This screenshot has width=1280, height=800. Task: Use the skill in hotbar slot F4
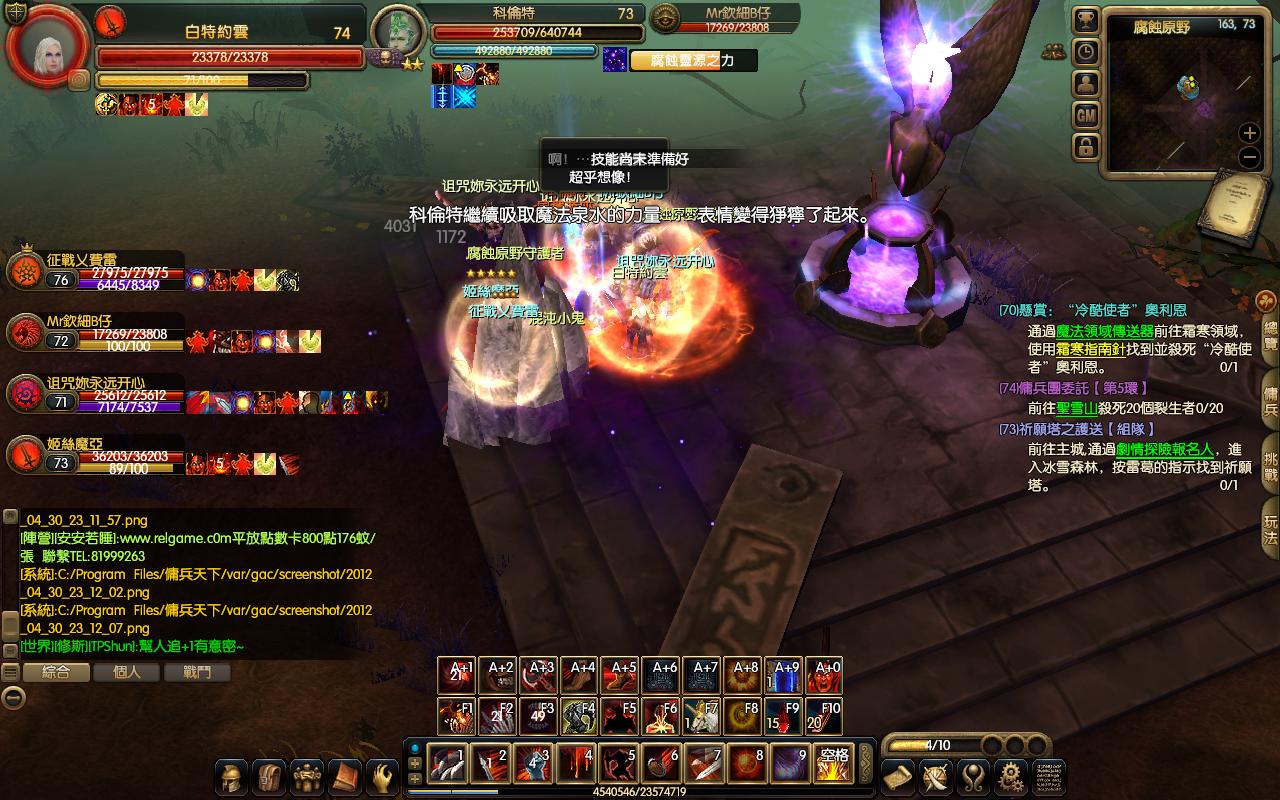point(579,717)
